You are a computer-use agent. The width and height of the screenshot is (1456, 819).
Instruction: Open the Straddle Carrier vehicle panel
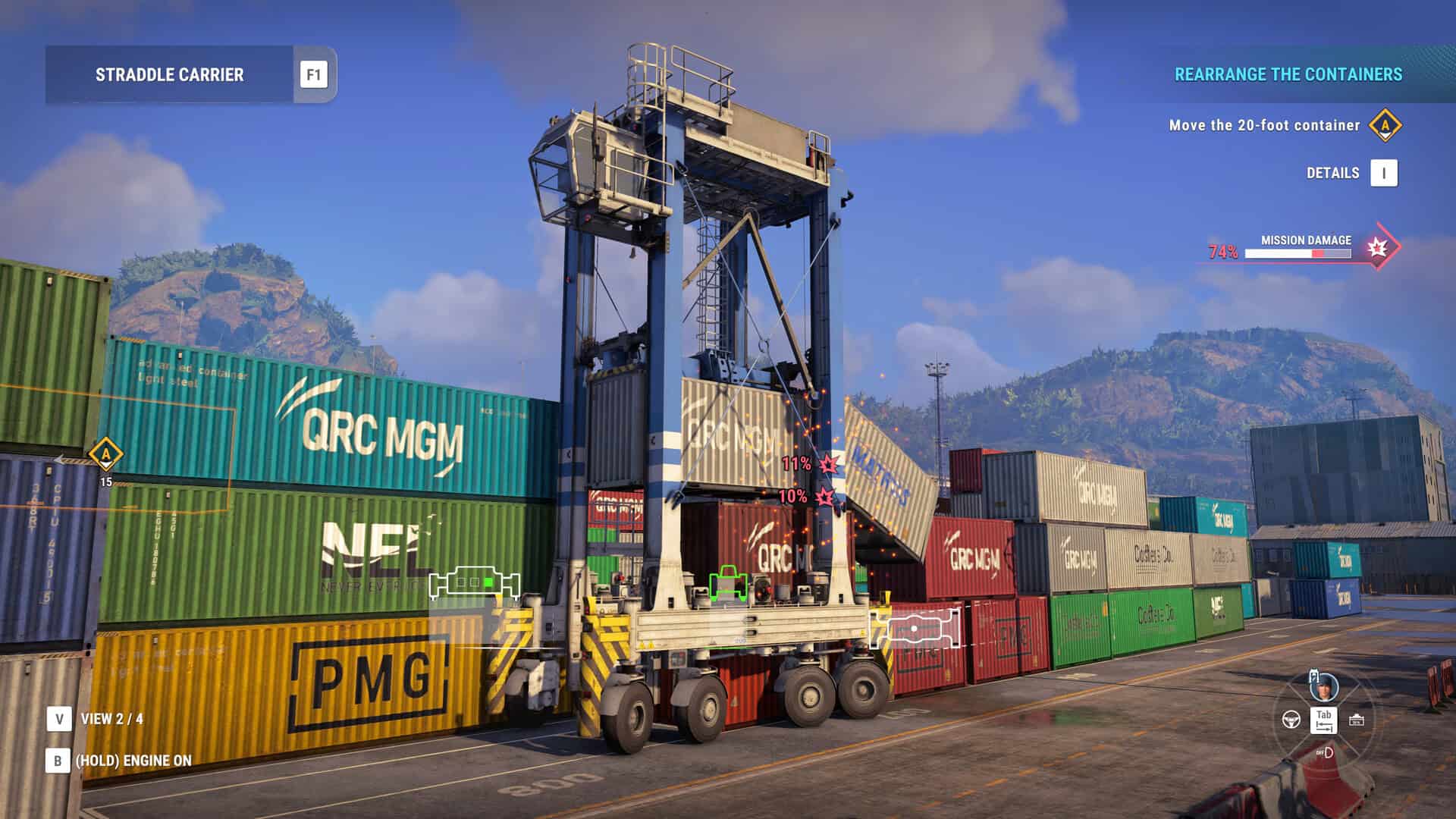coord(169,74)
